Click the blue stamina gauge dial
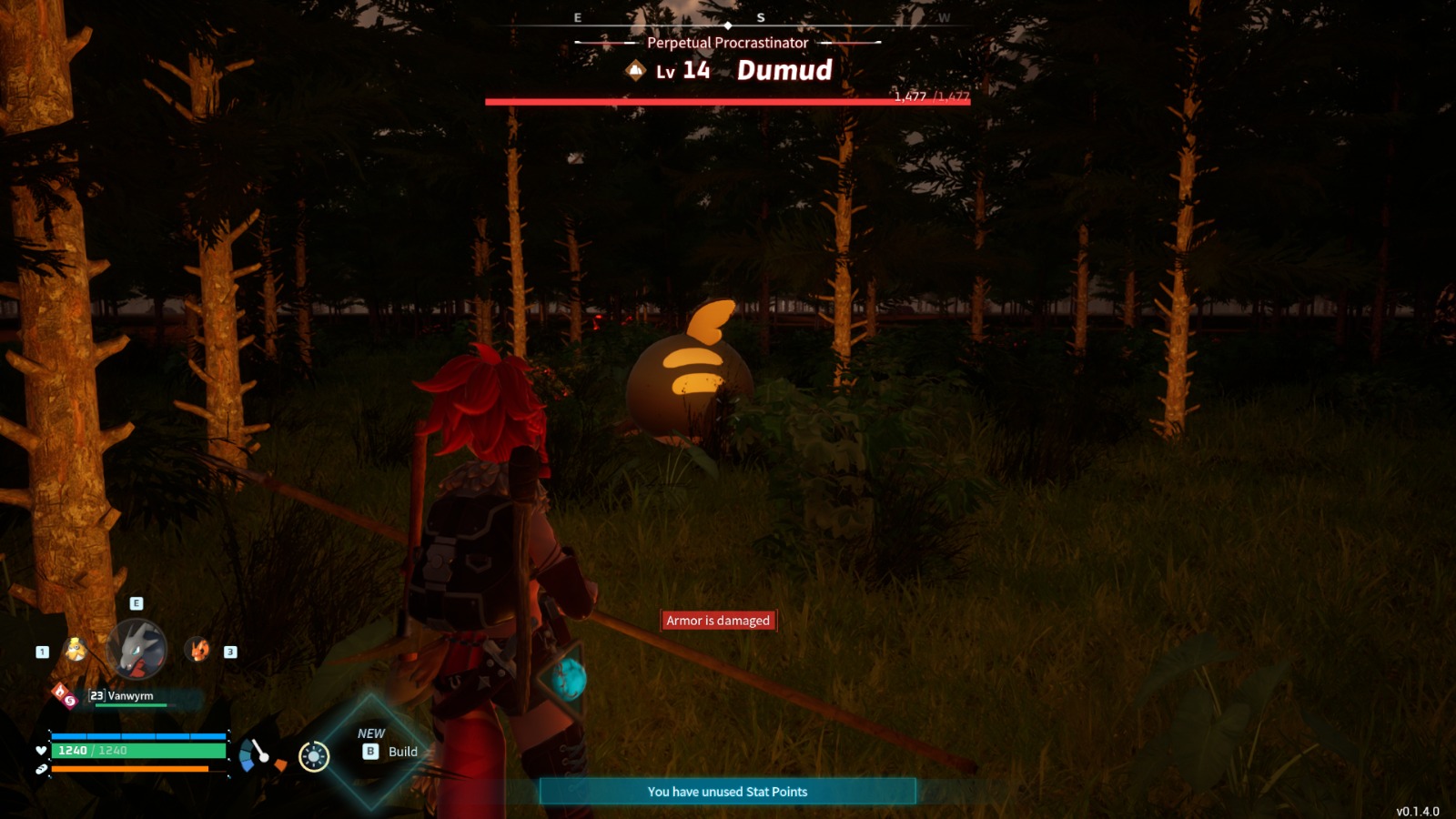 pyautogui.click(x=255, y=754)
